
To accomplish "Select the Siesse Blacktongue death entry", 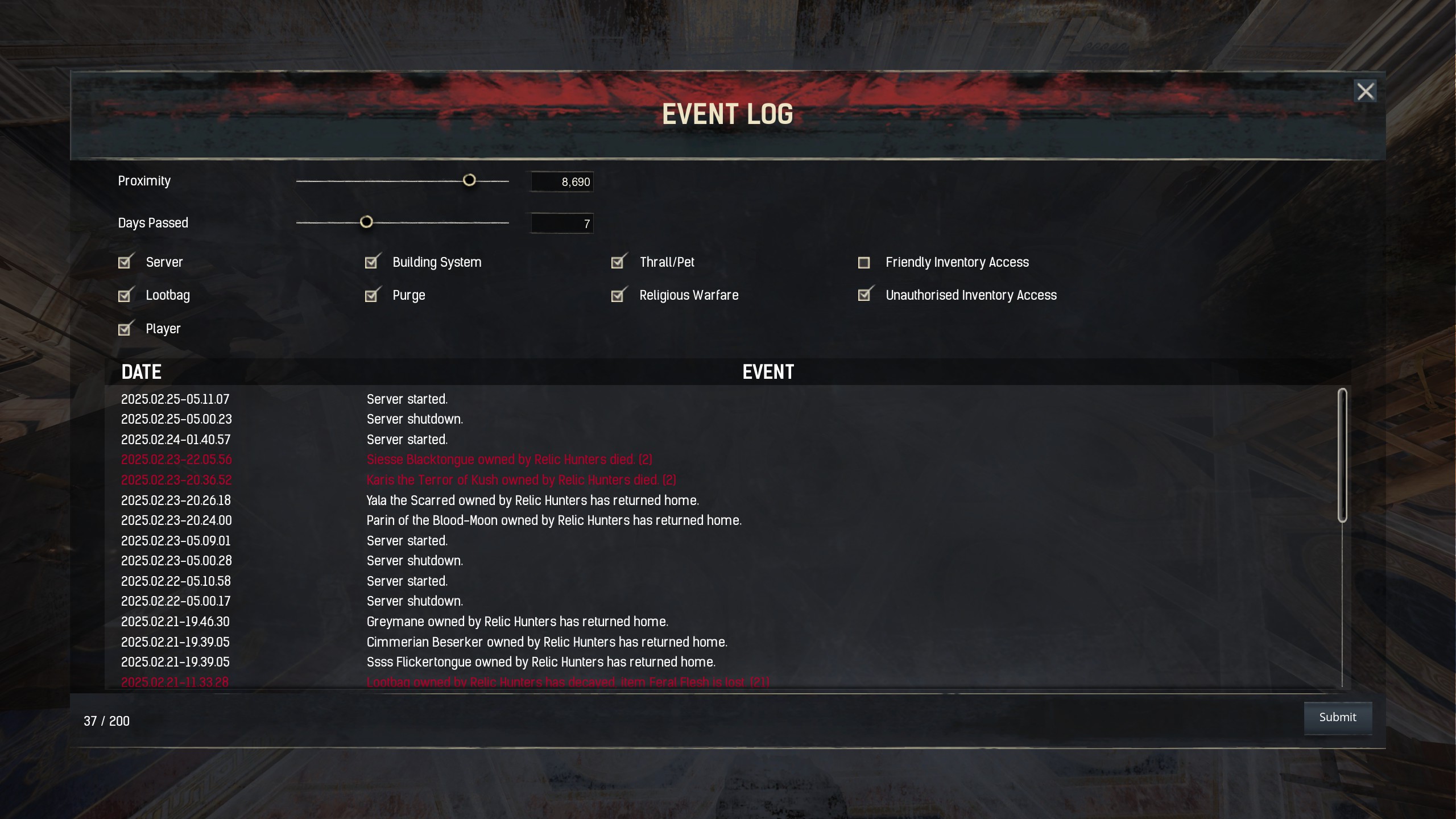I will click(509, 460).
